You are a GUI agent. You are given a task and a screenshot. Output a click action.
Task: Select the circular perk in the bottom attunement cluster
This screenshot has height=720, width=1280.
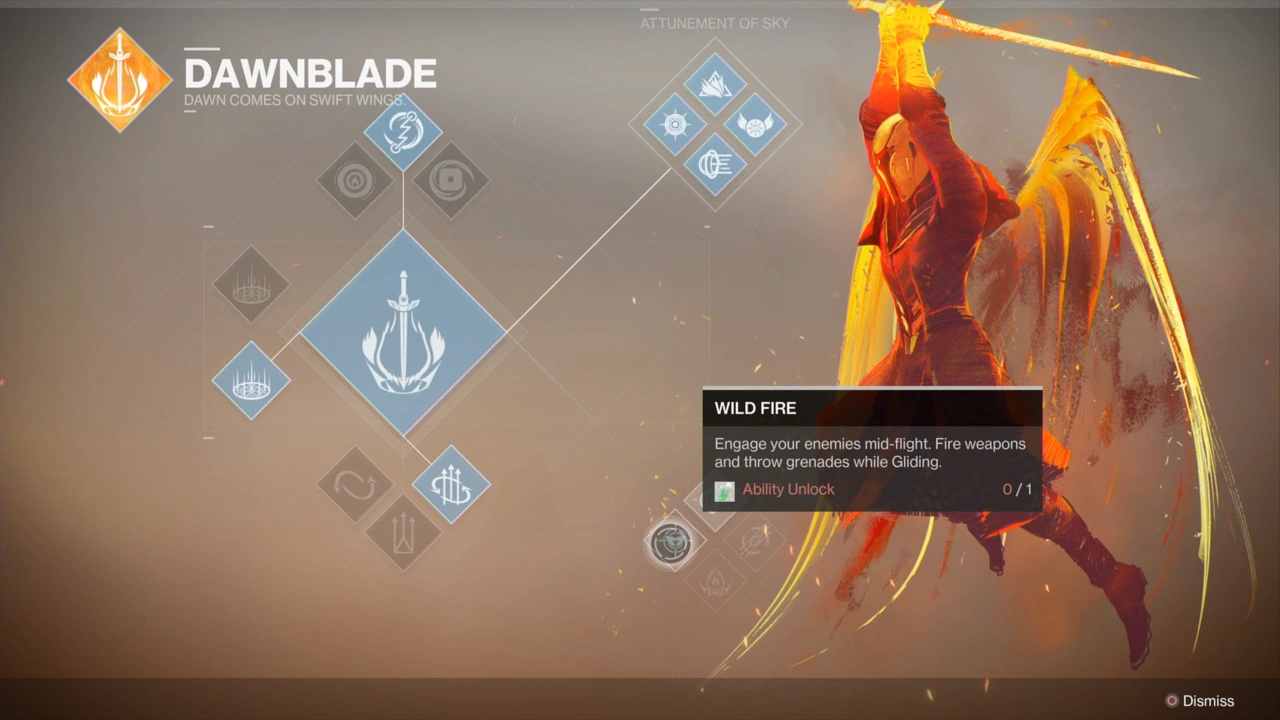(672, 543)
